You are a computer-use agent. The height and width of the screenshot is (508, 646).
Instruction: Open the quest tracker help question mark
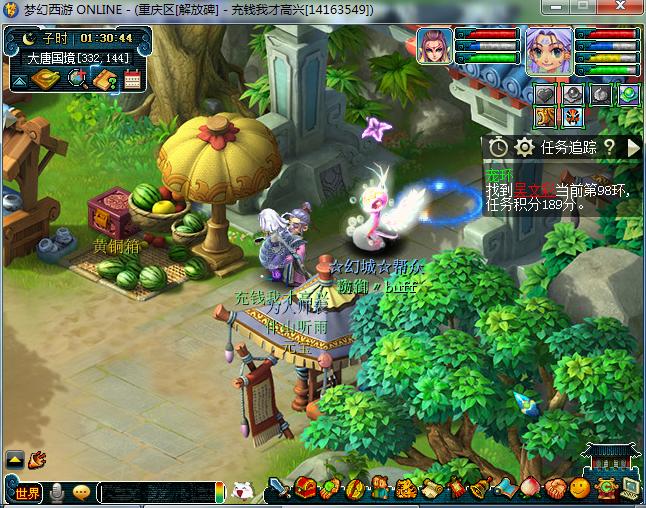(x=609, y=147)
